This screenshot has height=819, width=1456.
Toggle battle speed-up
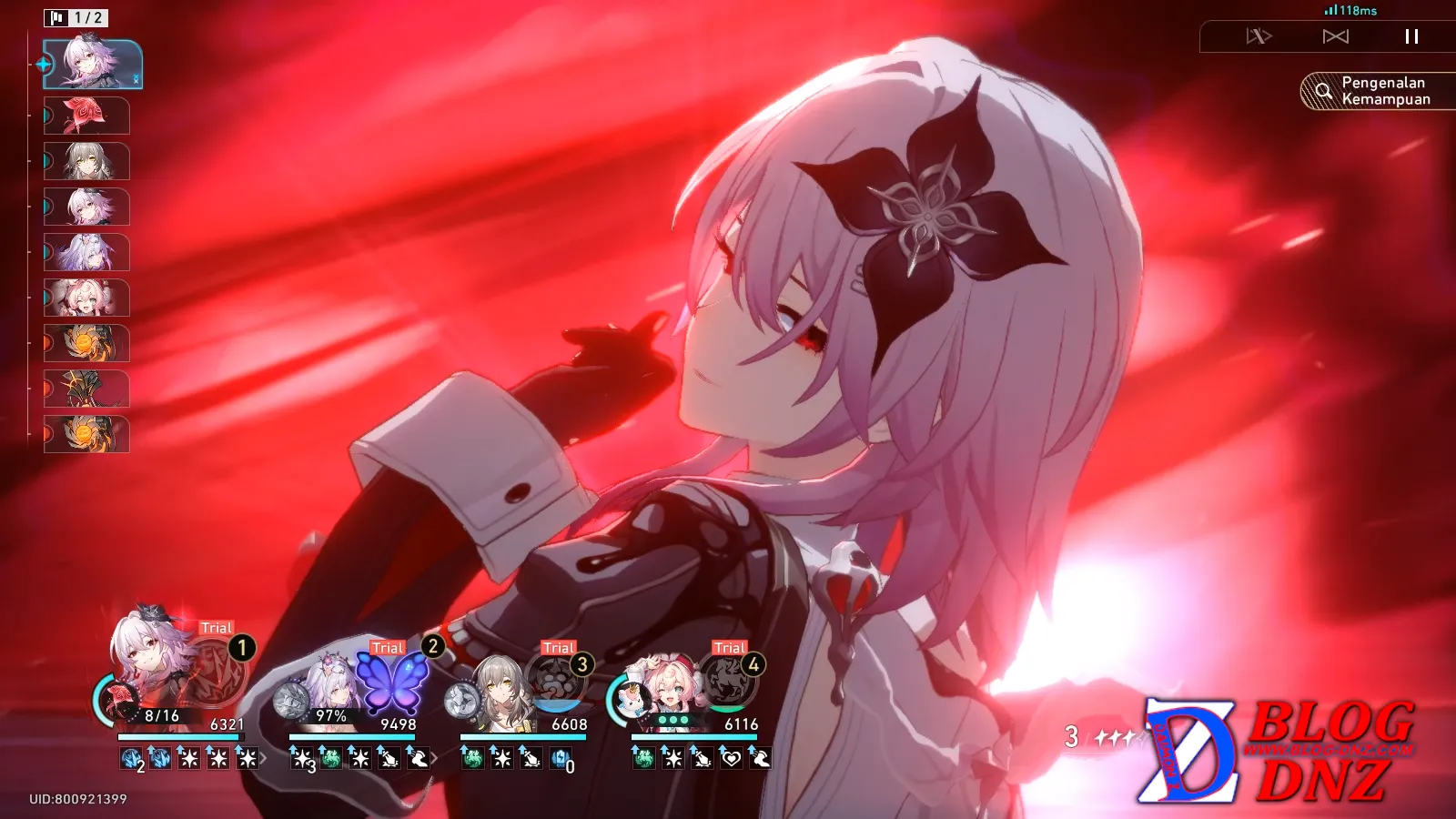click(x=1259, y=36)
